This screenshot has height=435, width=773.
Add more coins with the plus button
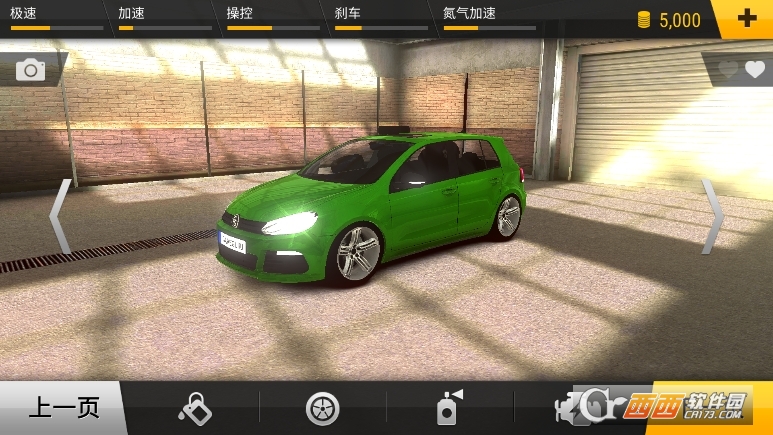tap(745, 19)
